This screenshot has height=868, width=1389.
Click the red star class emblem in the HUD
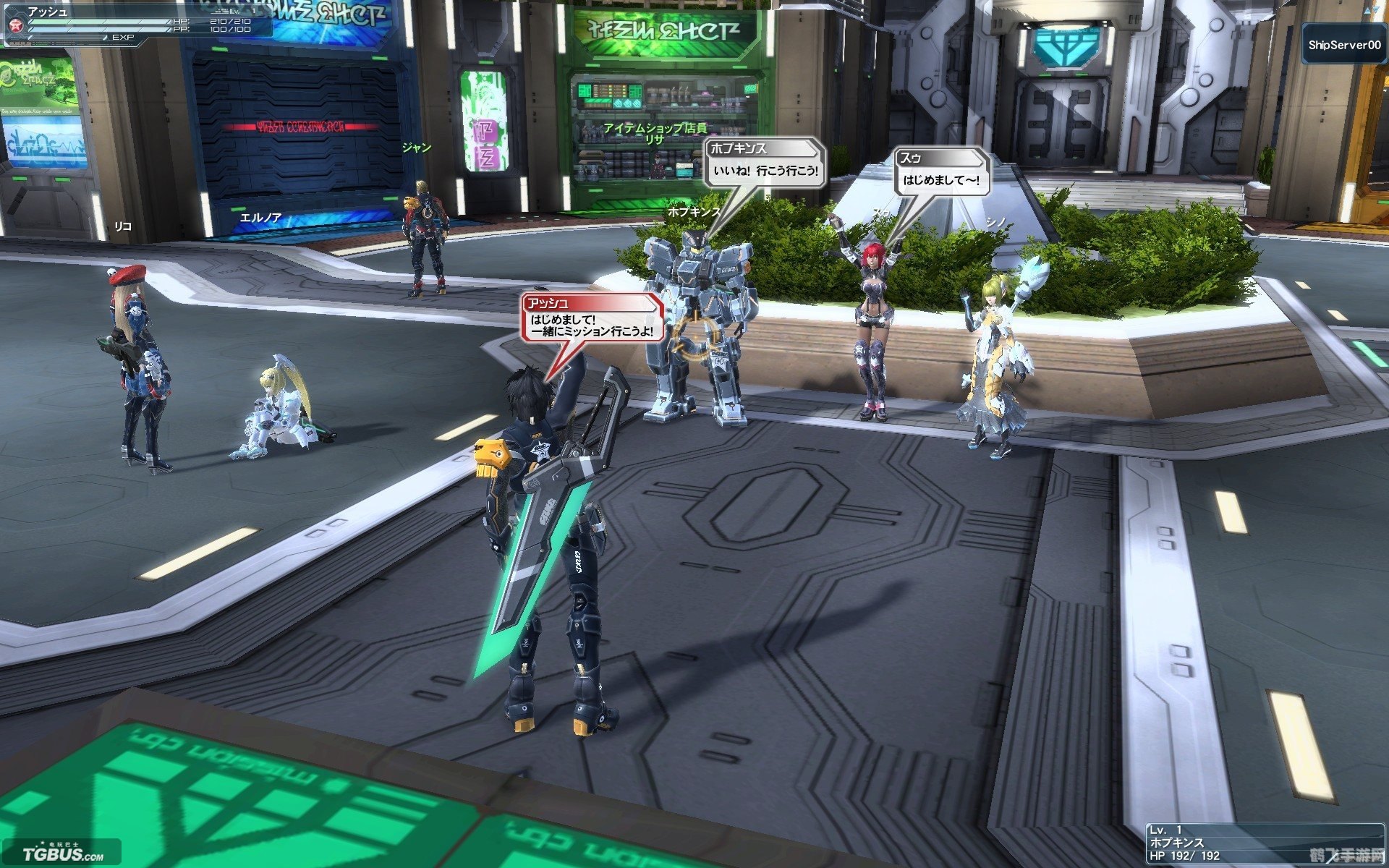click(15, 24)
